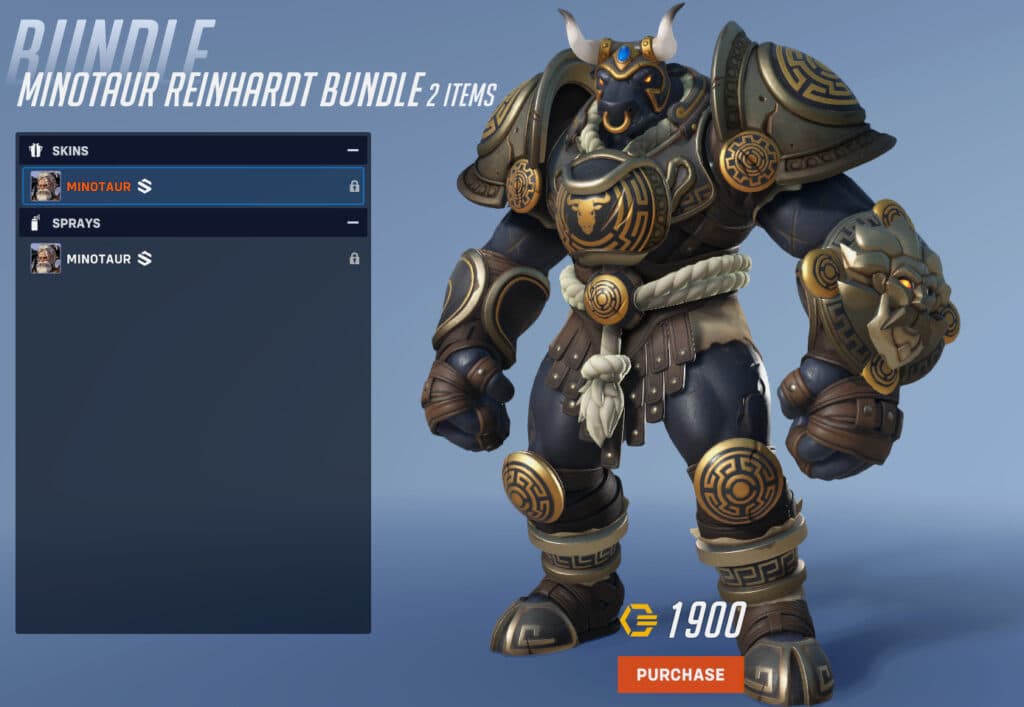
Task: Collapse the Sprays section
Action: click(352, 223)
